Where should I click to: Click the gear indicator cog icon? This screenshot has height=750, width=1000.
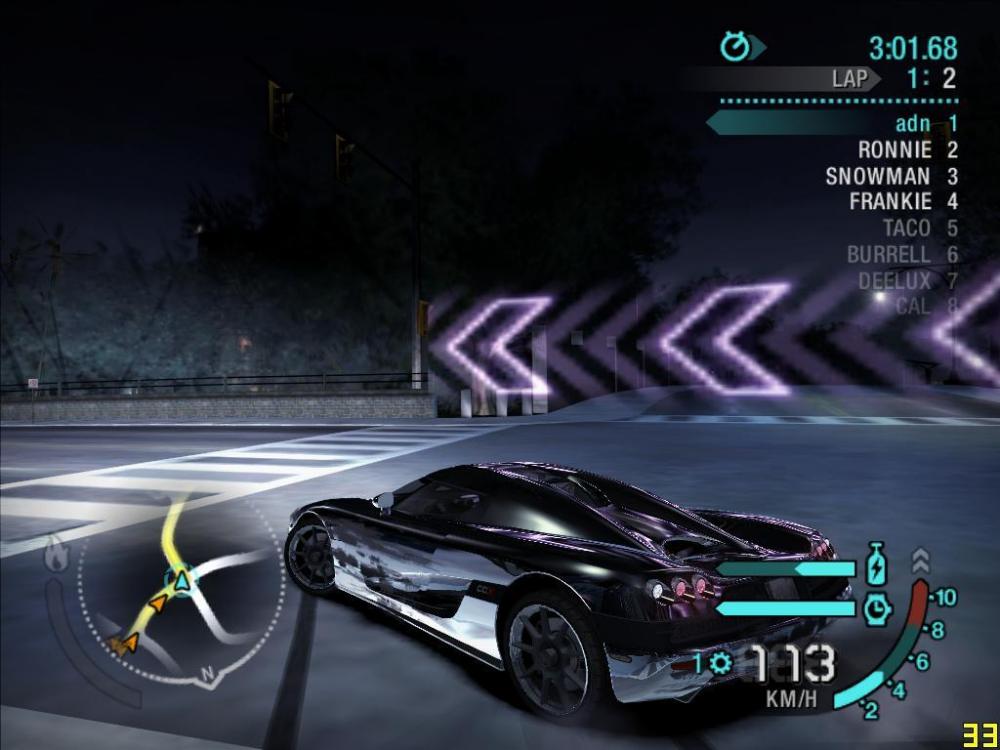tap(720, 662)
